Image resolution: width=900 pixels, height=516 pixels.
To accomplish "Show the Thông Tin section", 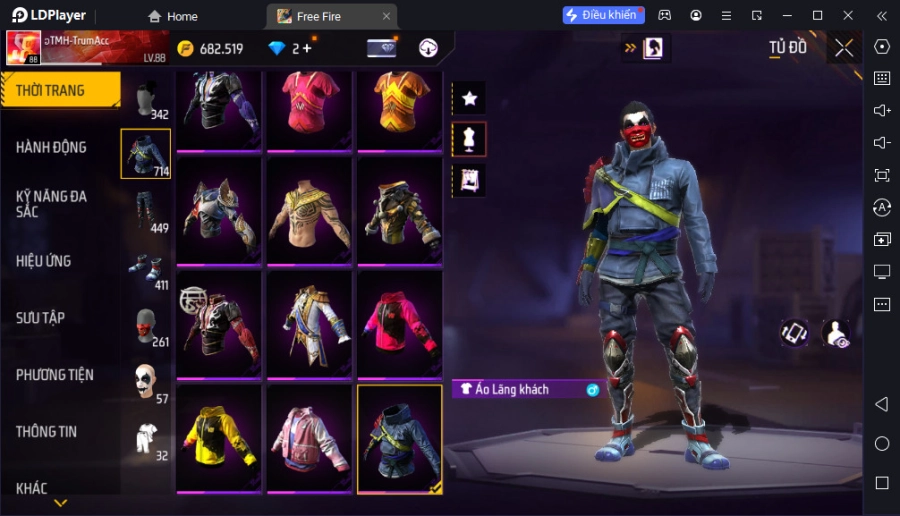I will (x=47, y=432).
